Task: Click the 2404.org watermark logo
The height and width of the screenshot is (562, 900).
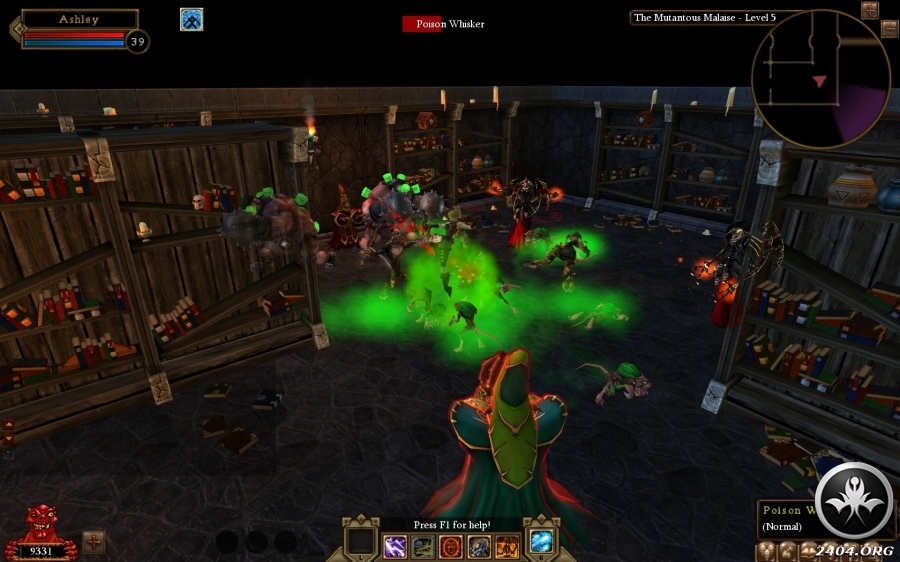Action: pos(852,503)
